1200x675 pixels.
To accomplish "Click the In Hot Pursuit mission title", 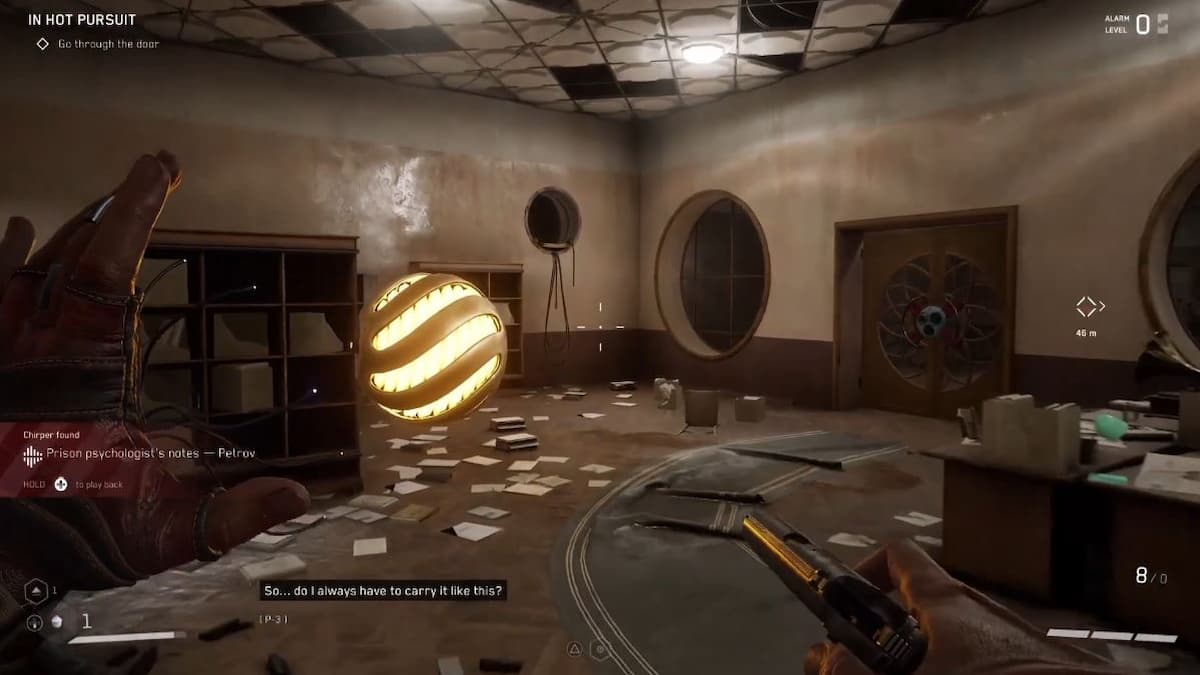I will [x=82, y=19].
